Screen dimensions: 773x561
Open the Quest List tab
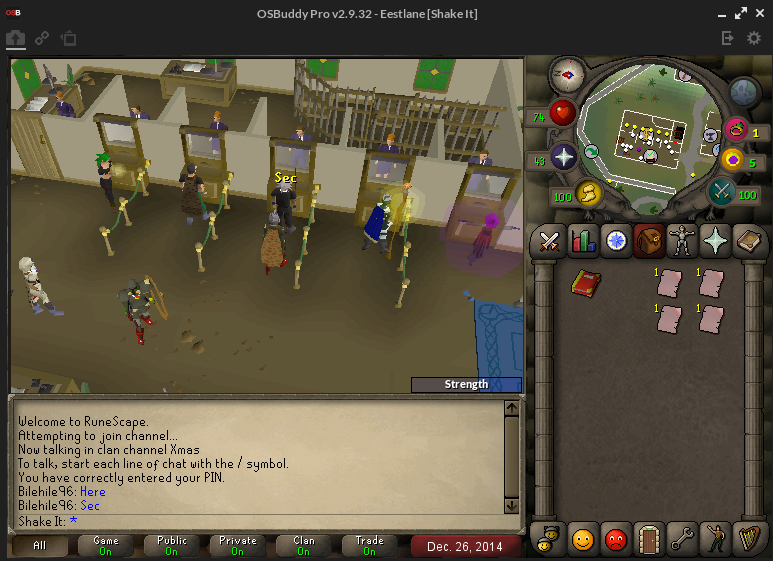615,240
